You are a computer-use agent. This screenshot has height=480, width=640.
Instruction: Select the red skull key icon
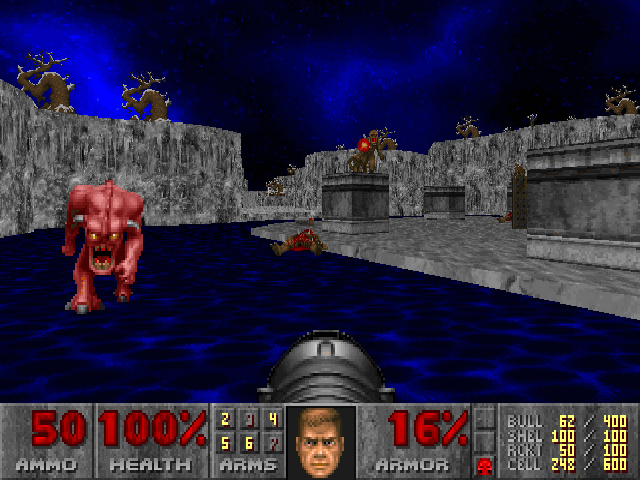point(485,465)
